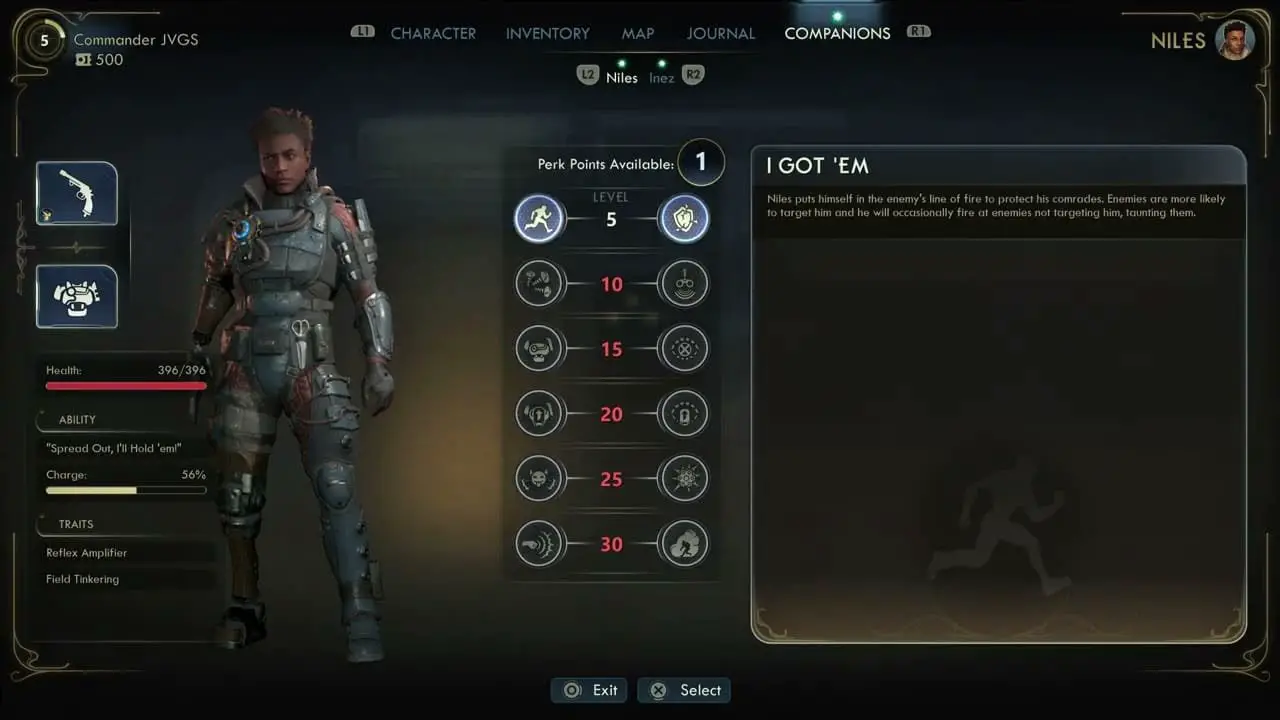Go to the Map tab
Viewport: 1280px width, 720px height.
pos(638,33)
